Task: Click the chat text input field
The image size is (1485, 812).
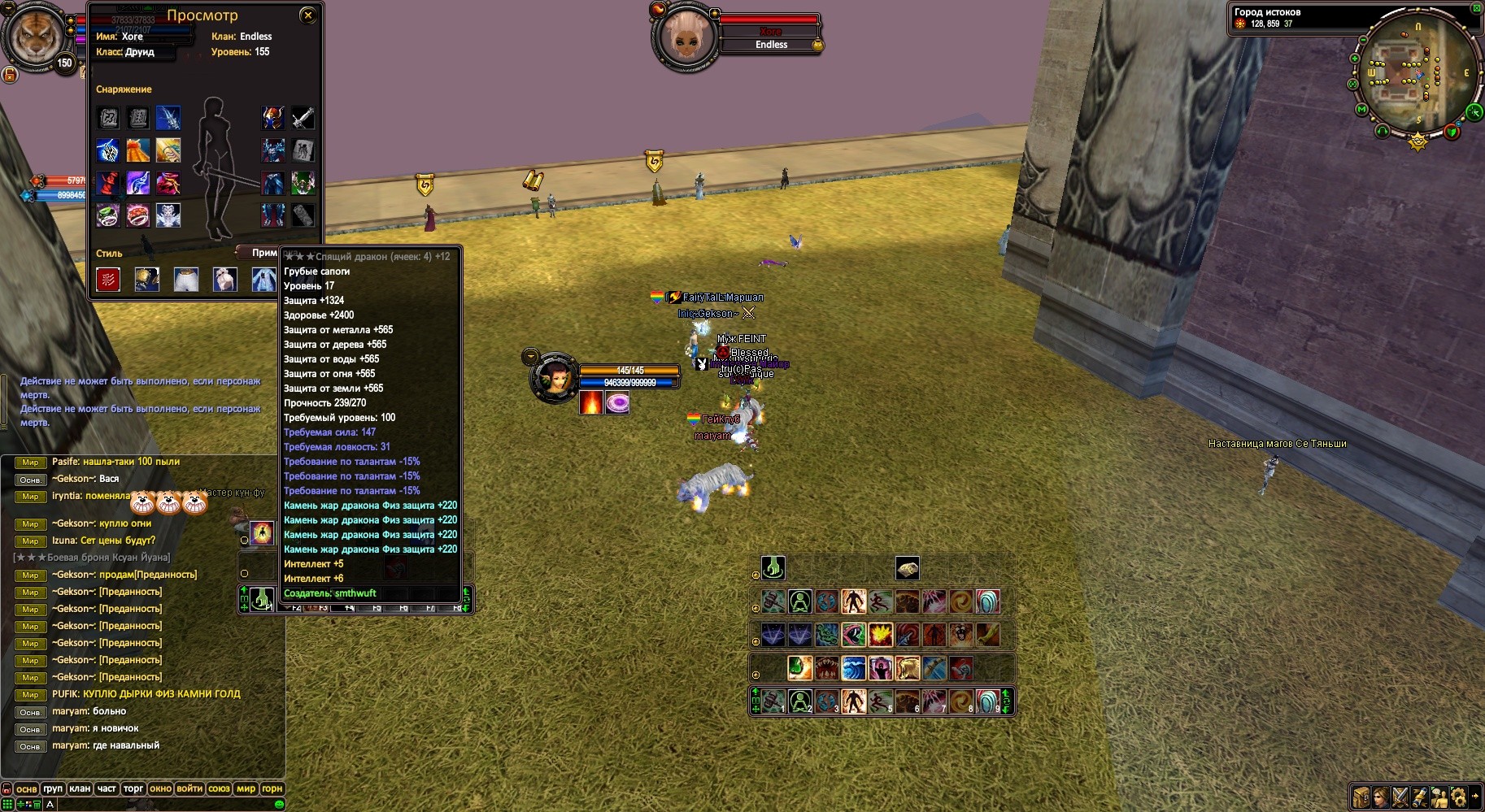Action: (x=163, y=804)
